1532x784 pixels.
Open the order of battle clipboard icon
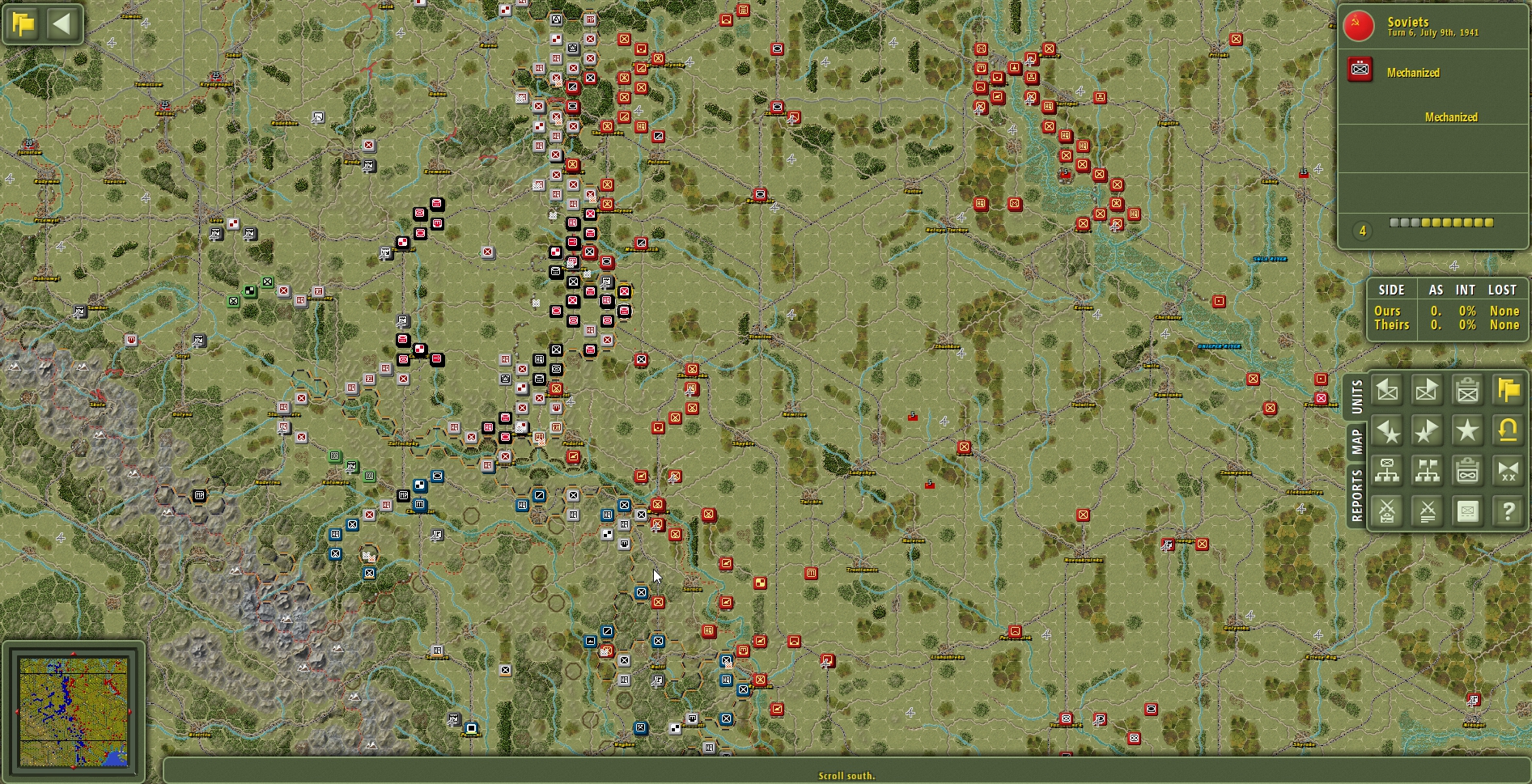(x=1466, y=471)
